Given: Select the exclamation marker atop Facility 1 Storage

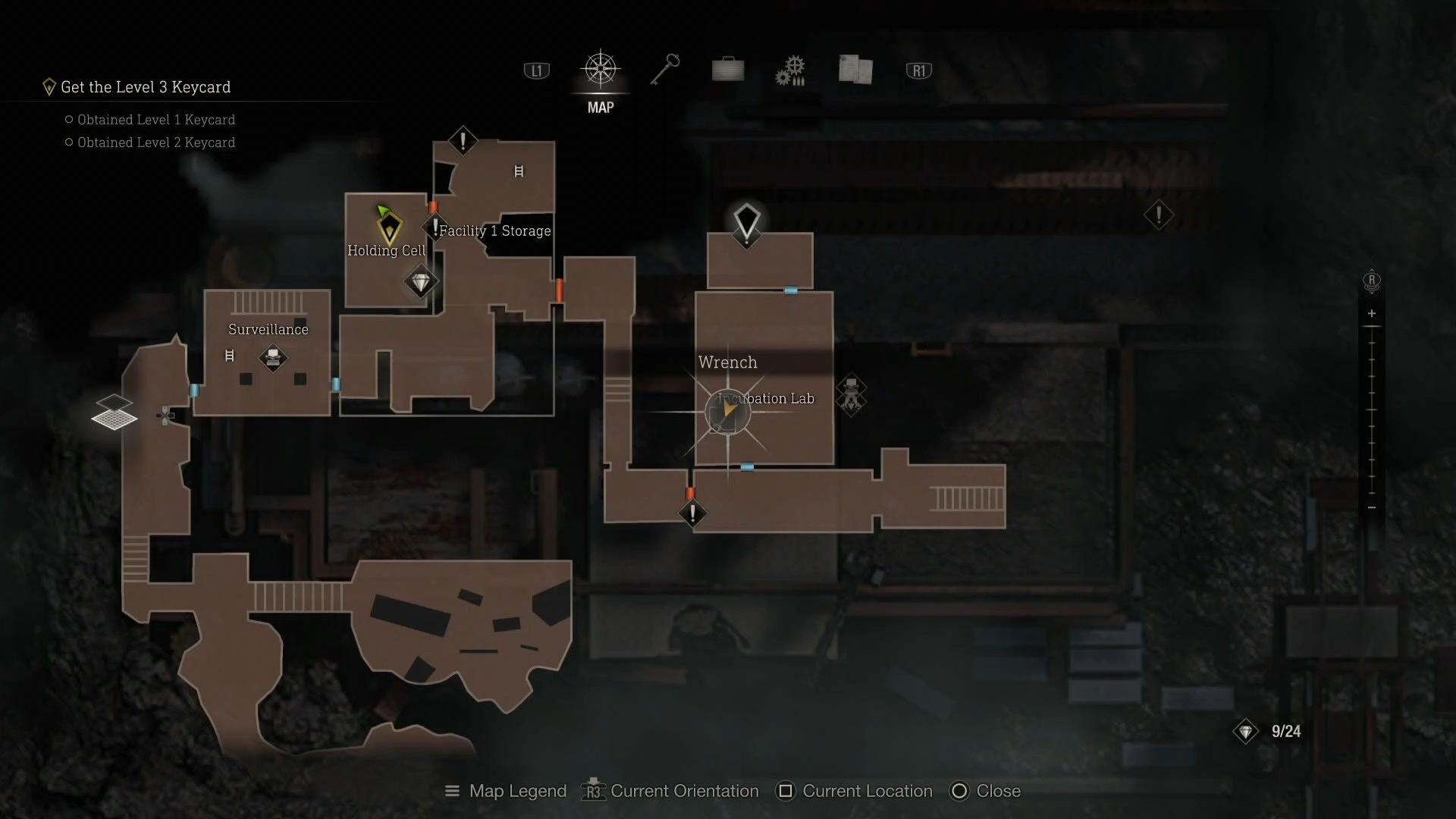Looking at the screenshot, I should [x=463, y=141].
